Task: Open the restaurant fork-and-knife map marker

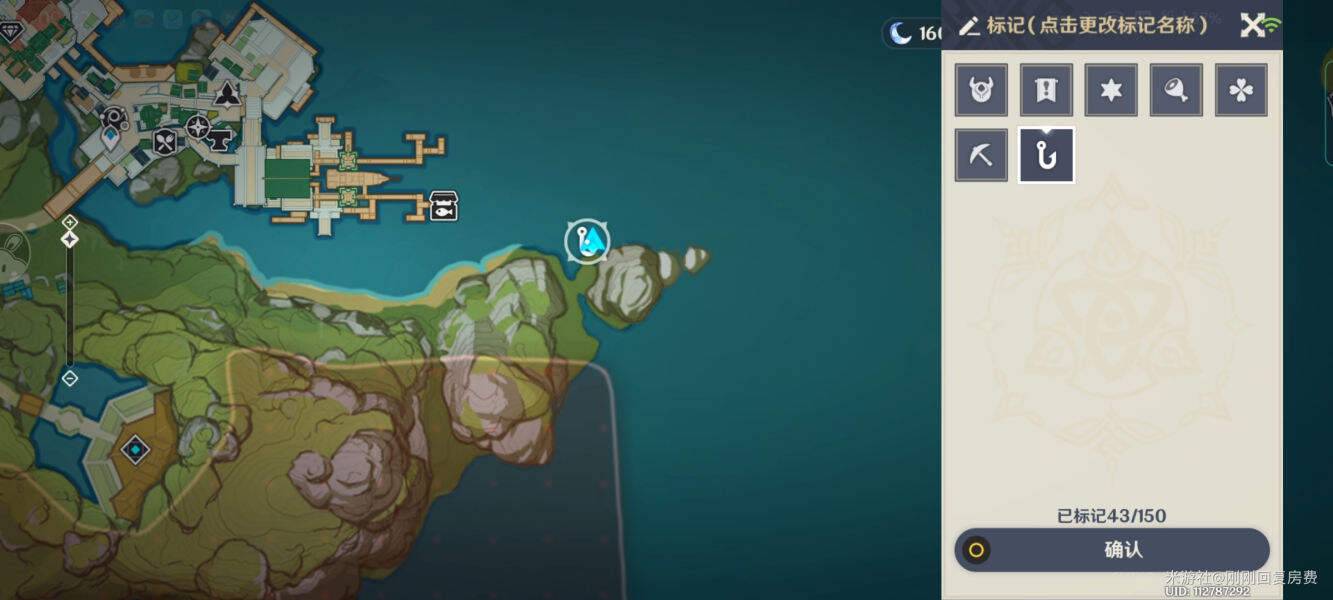Action: [165, 142]
